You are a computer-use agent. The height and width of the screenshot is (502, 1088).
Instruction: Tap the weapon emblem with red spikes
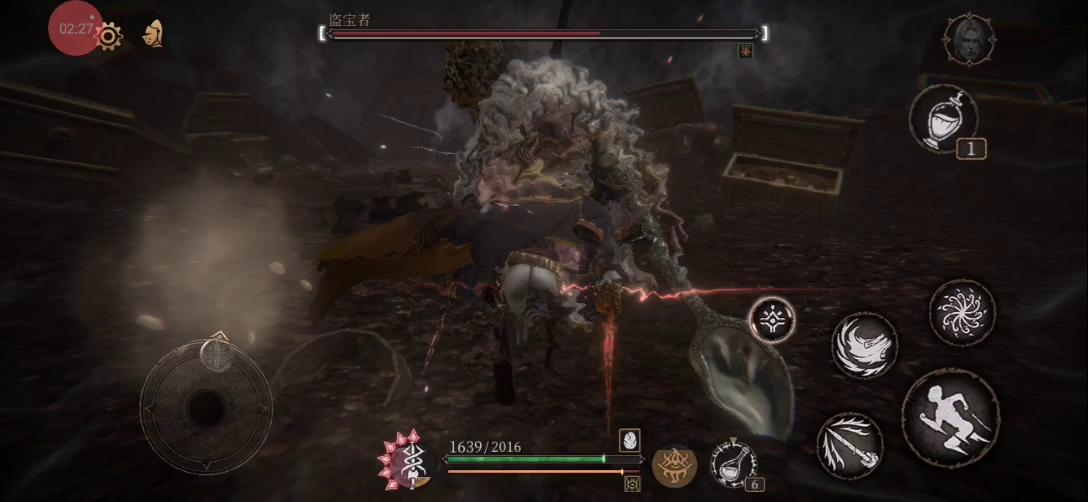pos(405,462)
